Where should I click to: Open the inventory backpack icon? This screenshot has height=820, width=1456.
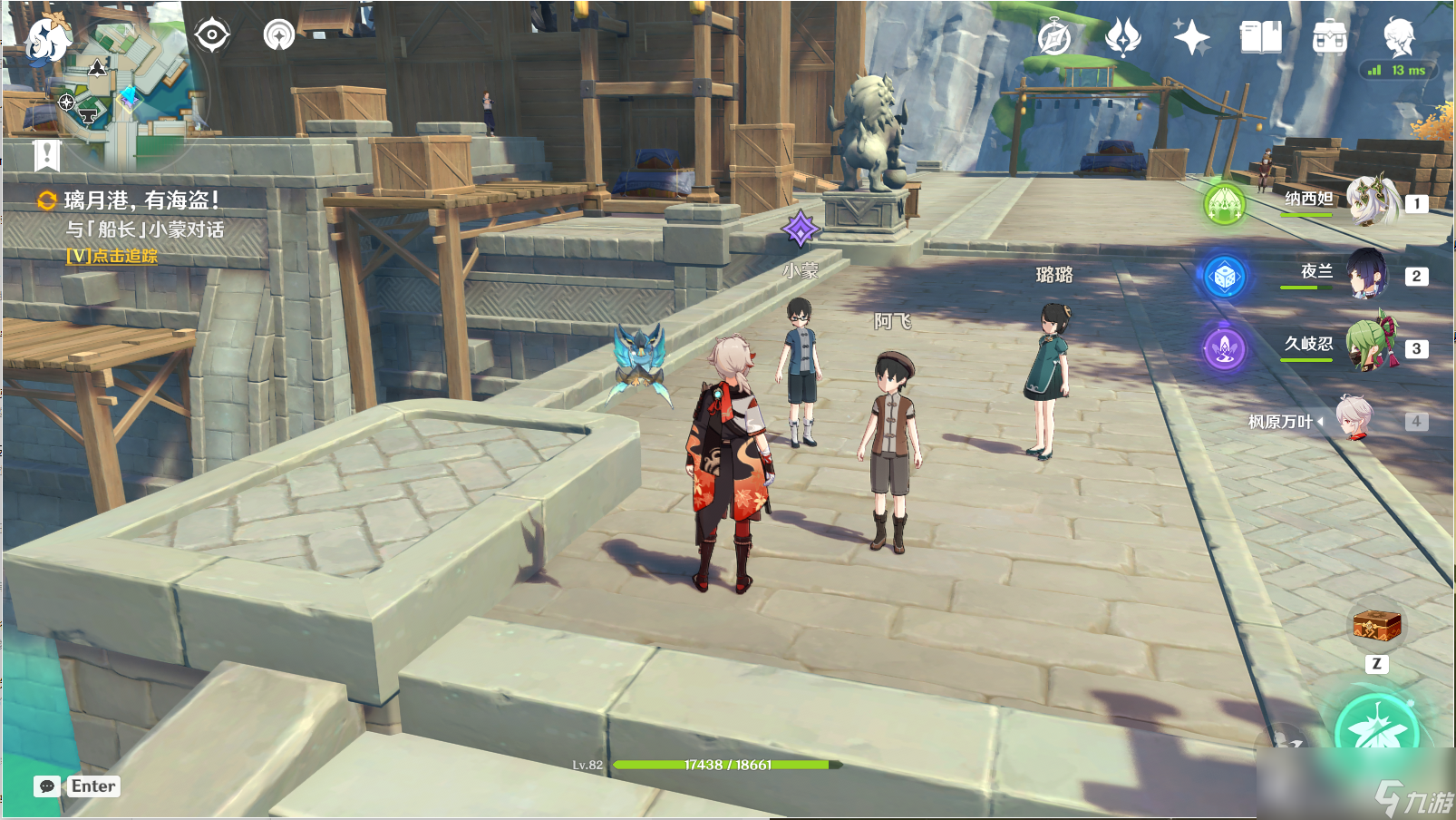(x=1329, y=38)
